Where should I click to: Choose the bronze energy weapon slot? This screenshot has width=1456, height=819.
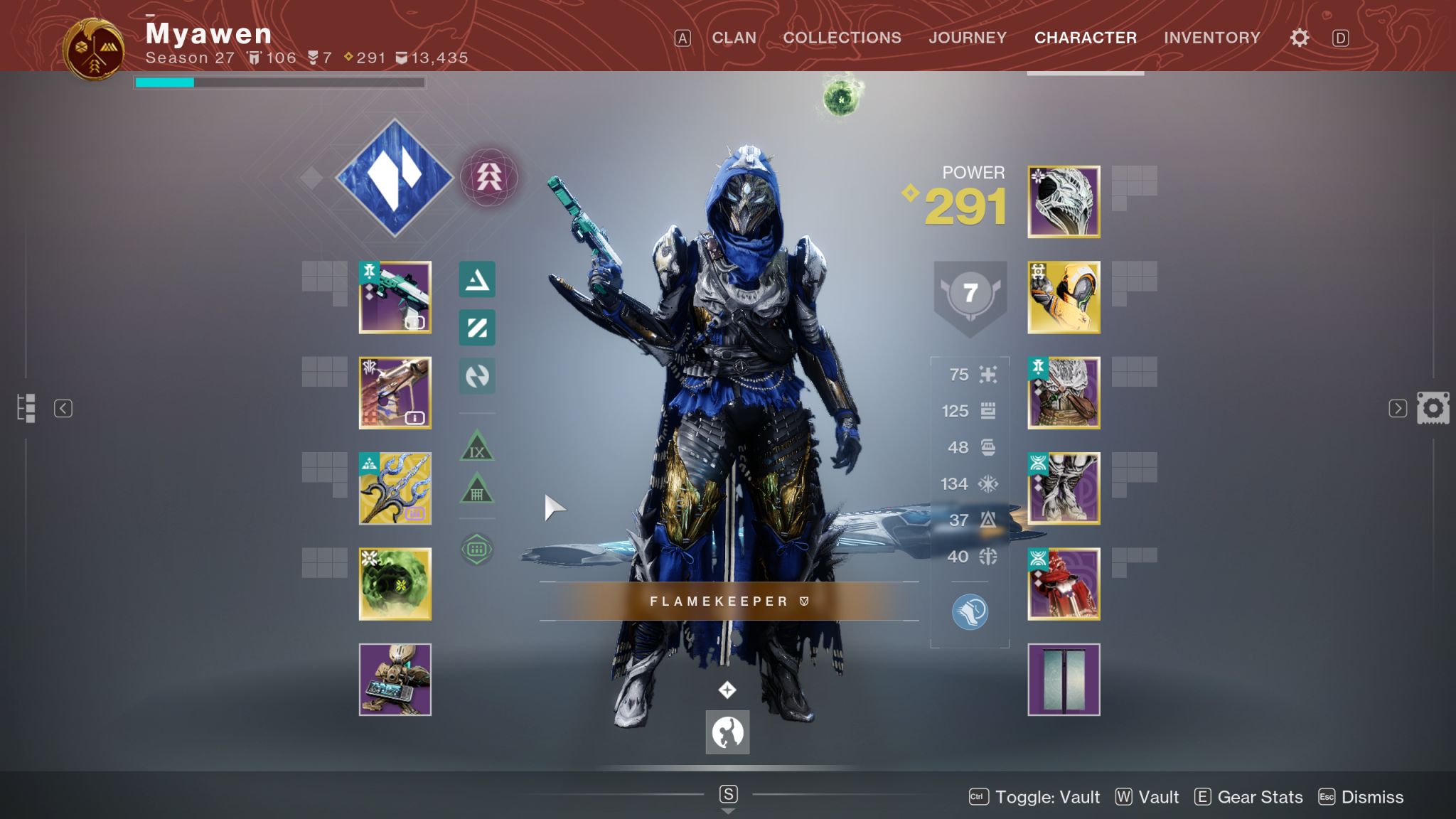(x=395, y=393)
